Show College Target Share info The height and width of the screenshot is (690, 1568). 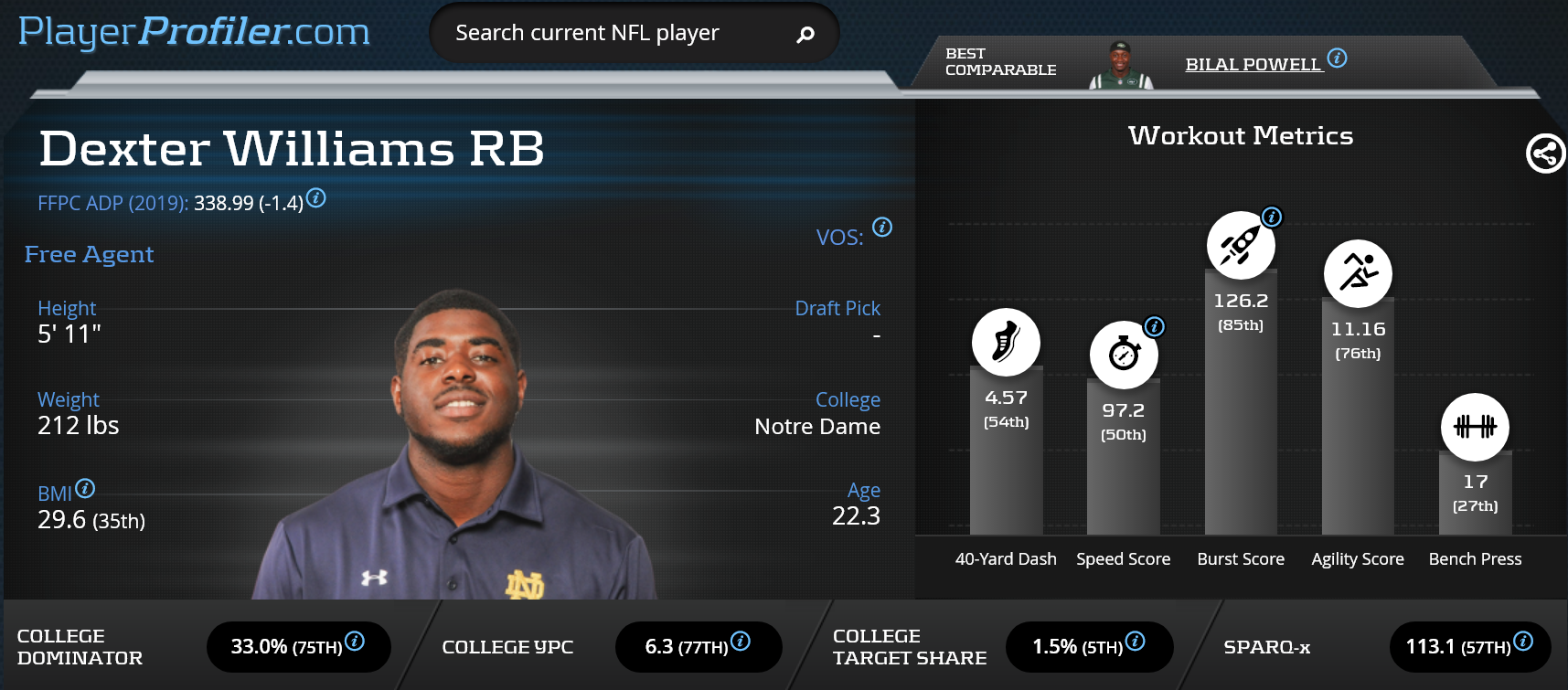(1135, 641)
